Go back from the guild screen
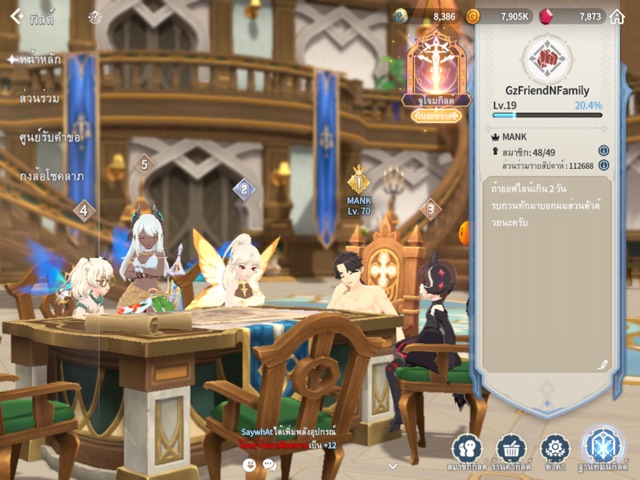Image resolution: width=640 pixels, height=480 pixels. tap(16, 16)
